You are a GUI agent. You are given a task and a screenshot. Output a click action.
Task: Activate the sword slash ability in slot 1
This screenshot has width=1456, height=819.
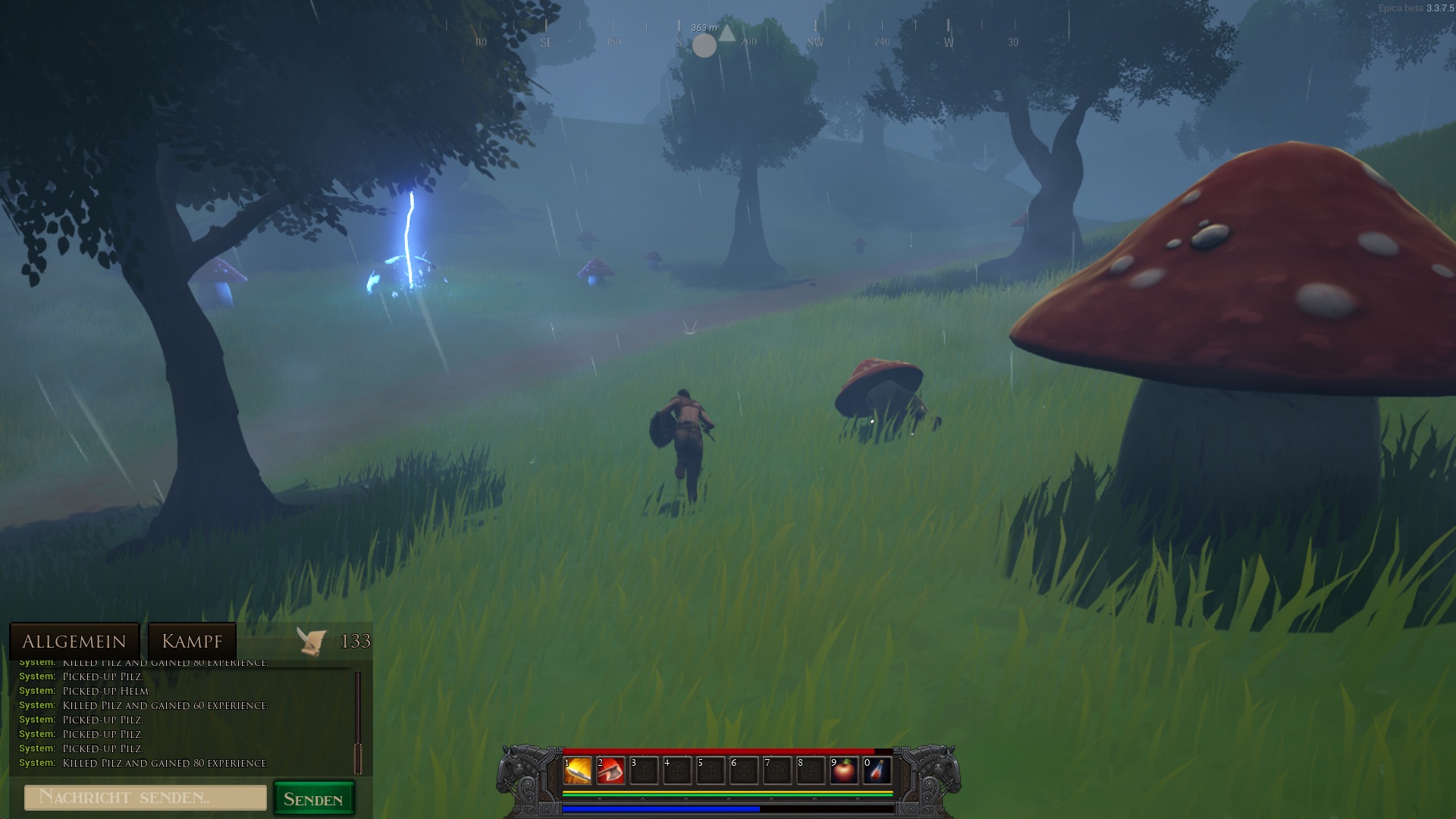[578, 770]
